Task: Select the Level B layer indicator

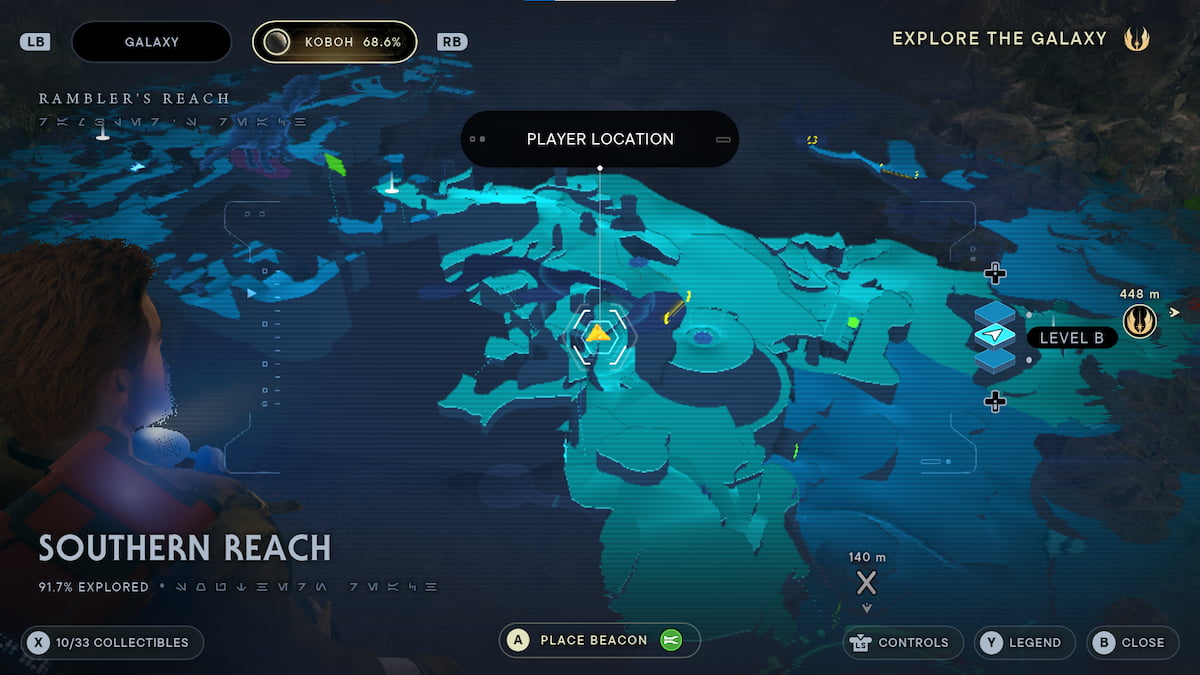Action: pyautogui.click(x=1071, y=338)
